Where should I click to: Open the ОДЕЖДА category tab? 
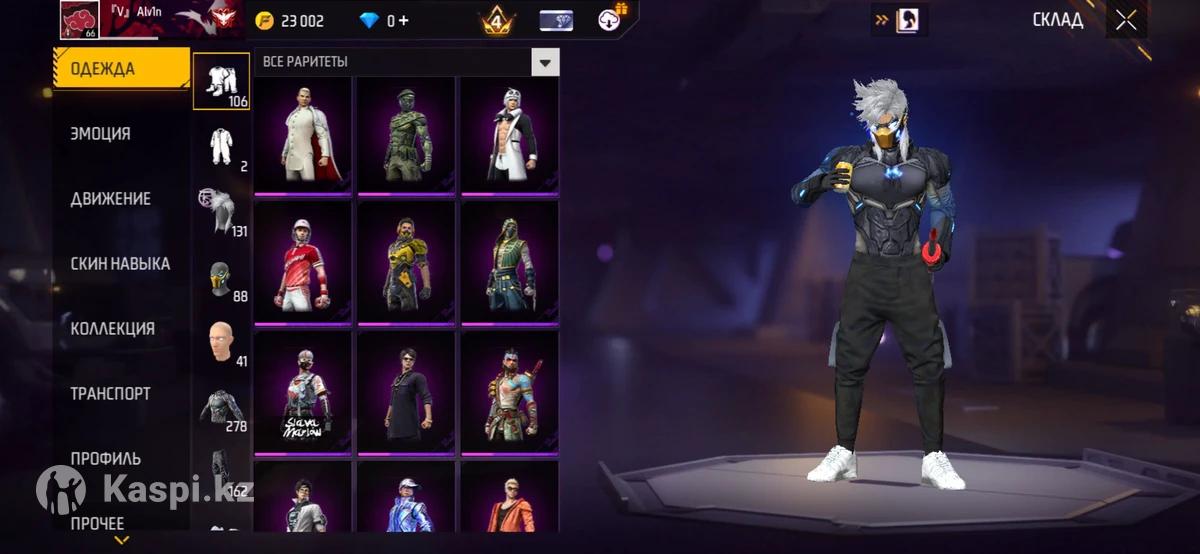(120, 69)
